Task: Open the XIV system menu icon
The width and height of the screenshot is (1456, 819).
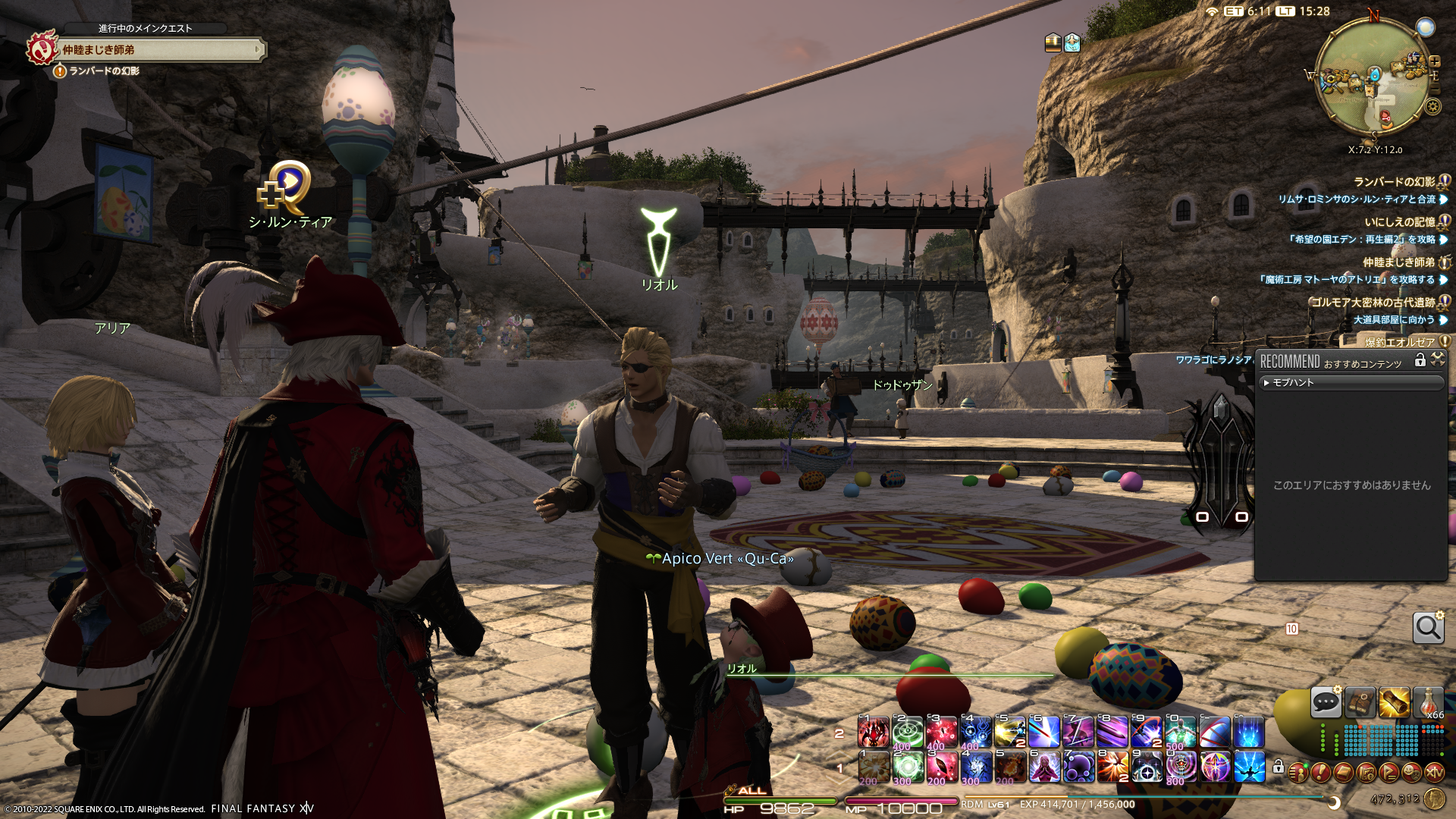Action: coord(1434,772)
